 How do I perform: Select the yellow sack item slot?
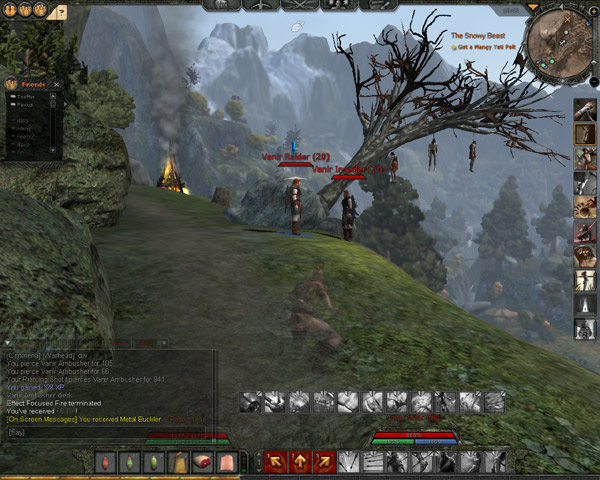(178, 462)
